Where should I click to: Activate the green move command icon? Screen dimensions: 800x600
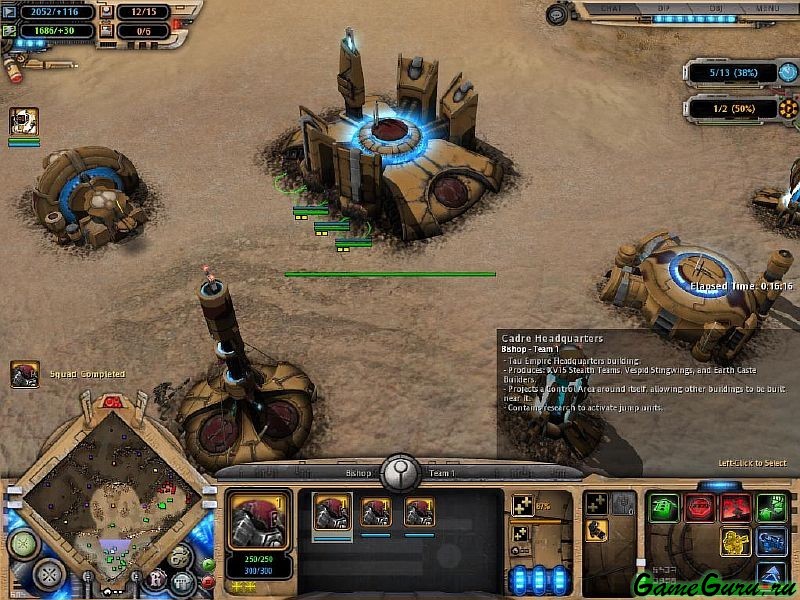tap(663, 507)
